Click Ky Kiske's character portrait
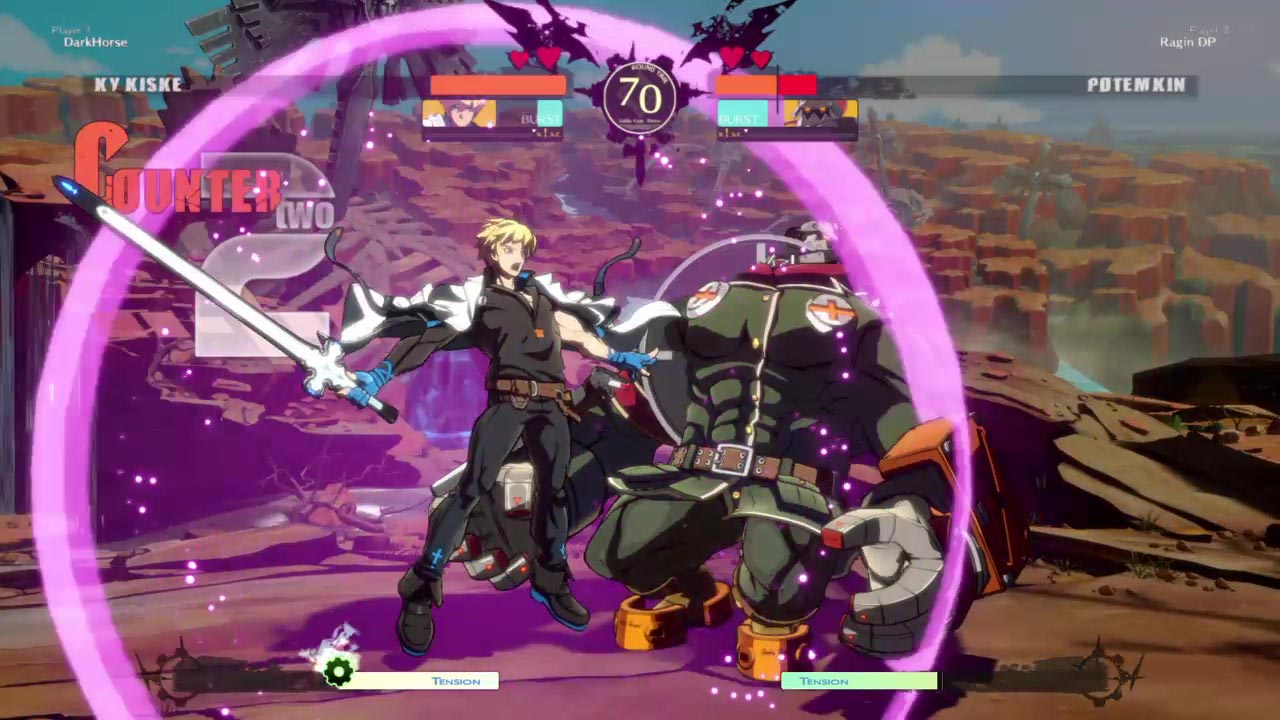This screenshot has width=1280, height=720. 459,113
